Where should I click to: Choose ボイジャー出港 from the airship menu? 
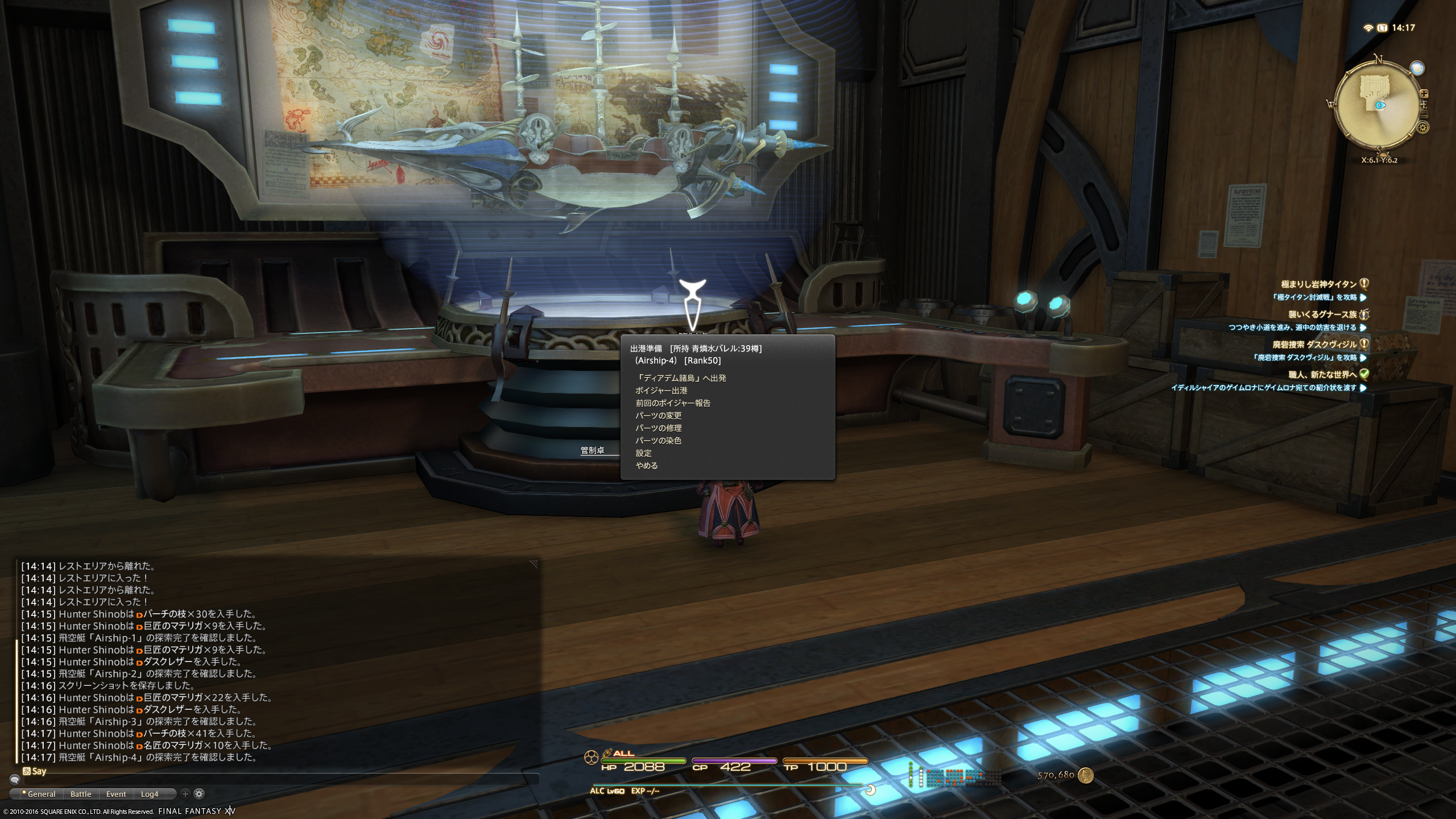coord(661,391)
